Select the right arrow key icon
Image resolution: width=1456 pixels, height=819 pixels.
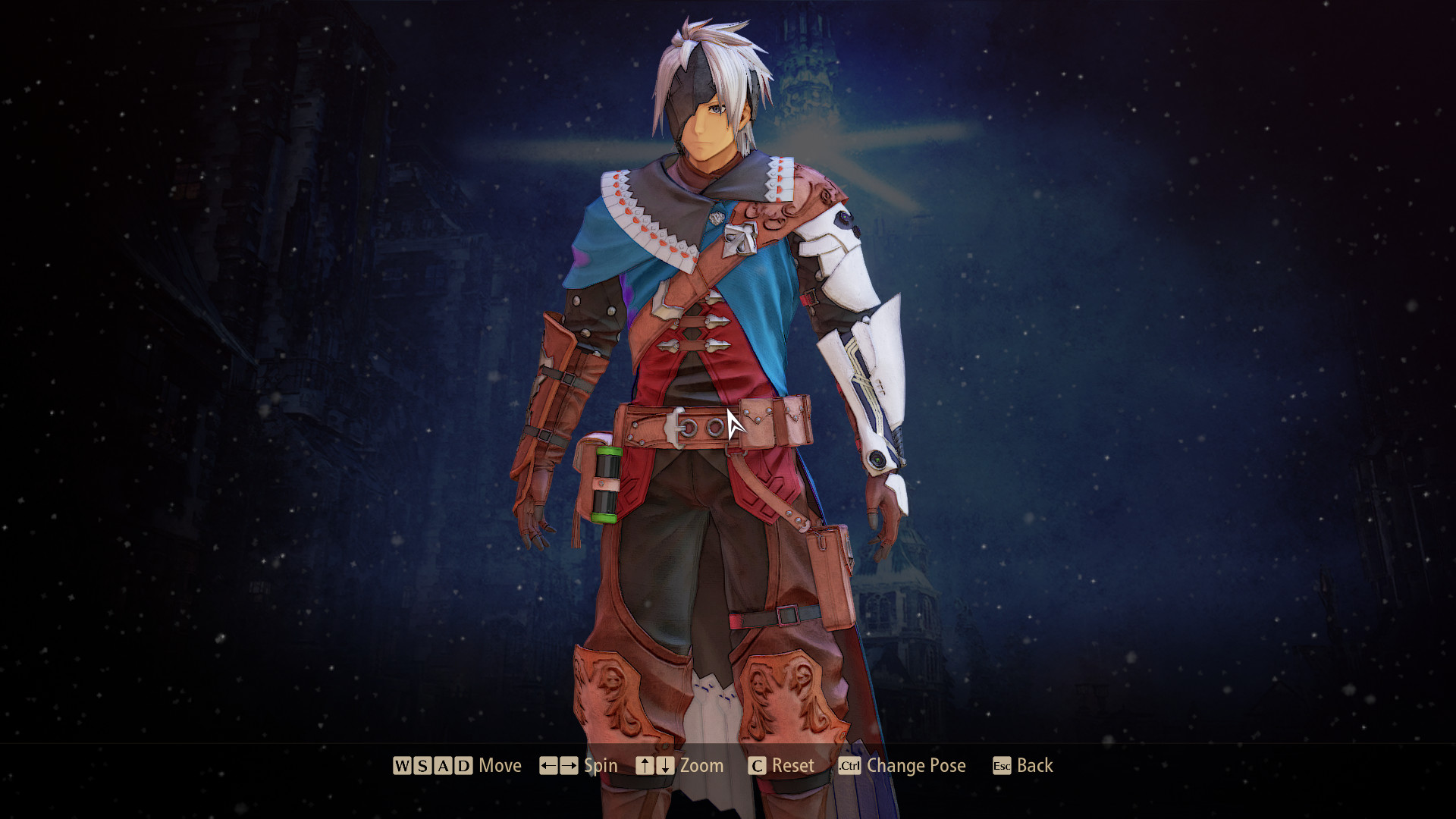click(x=568, y=766)
